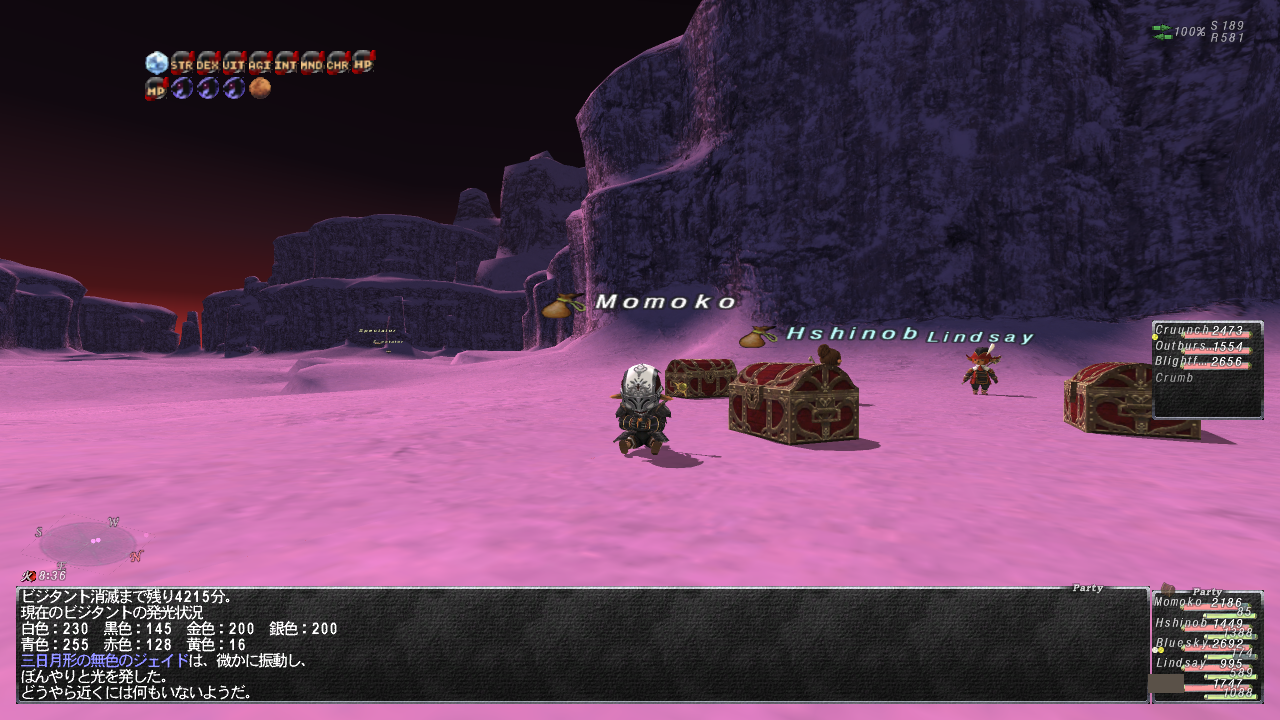The height and width of the screenshot is (720, 1280).
Task: Select the AGI status effect icon
Action: (x=260, y=63)
